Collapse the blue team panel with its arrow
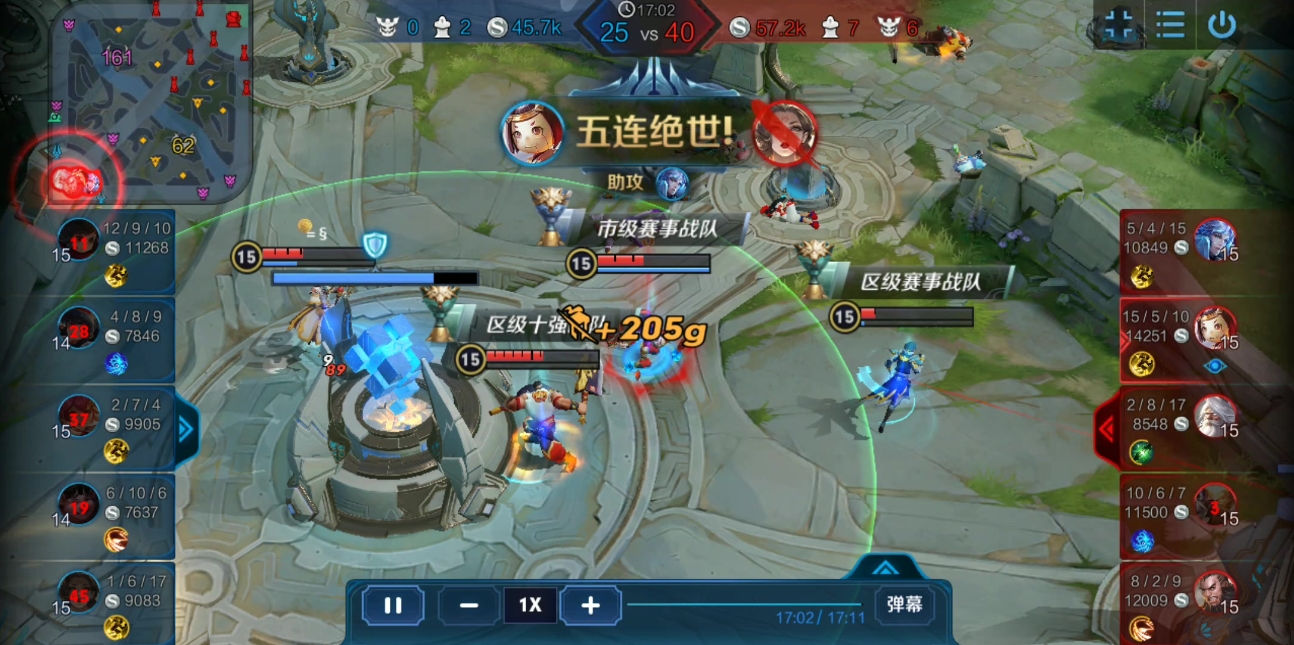The image size is (1294, 645). click(187, 429)
